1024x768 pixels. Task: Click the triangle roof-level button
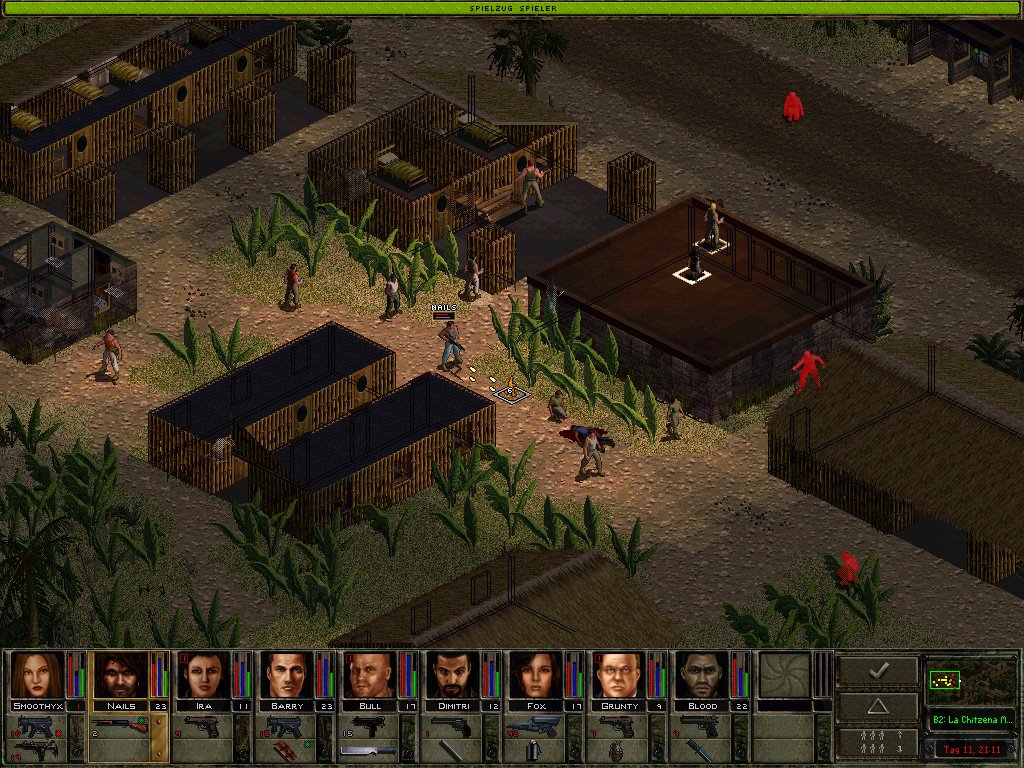pos(877,706)
